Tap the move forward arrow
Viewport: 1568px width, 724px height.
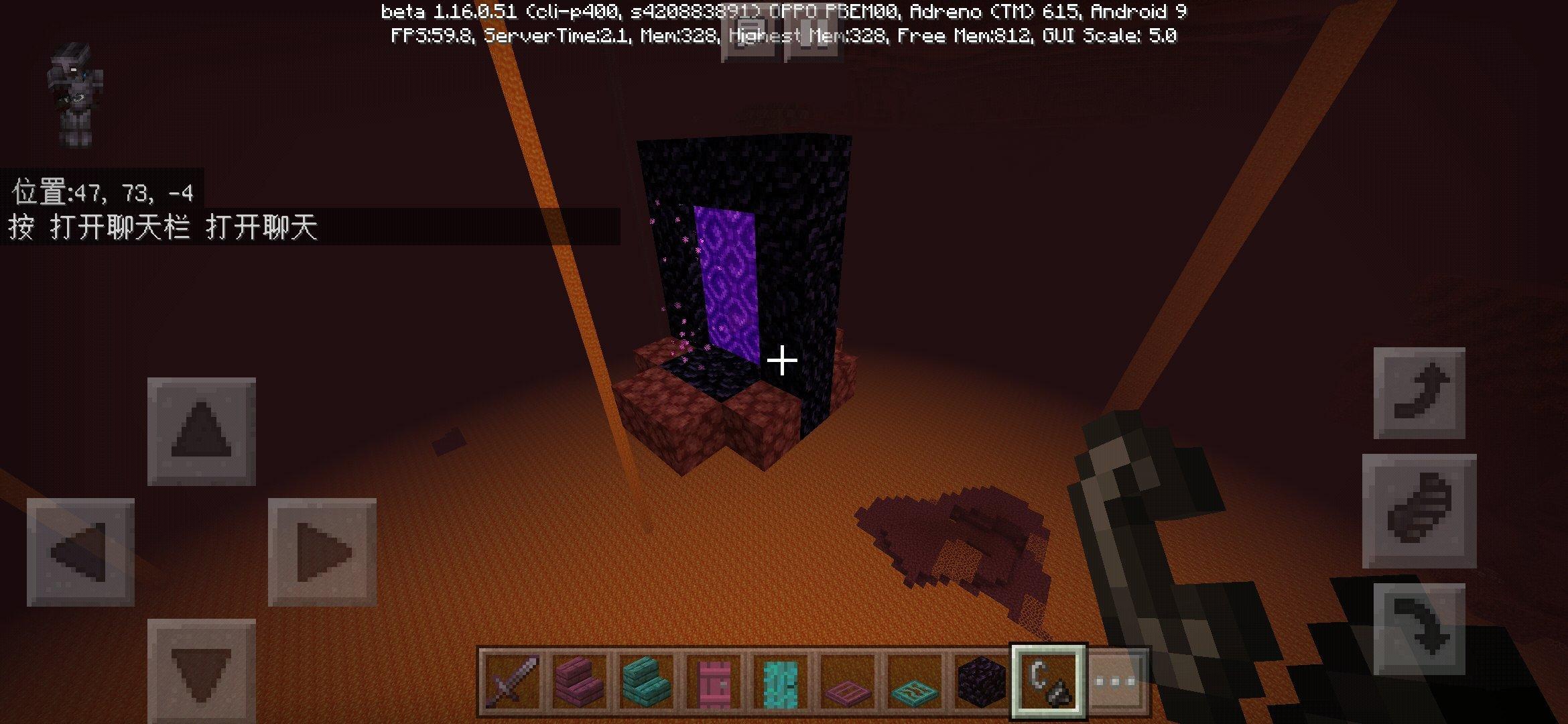[x=201, y=431]
